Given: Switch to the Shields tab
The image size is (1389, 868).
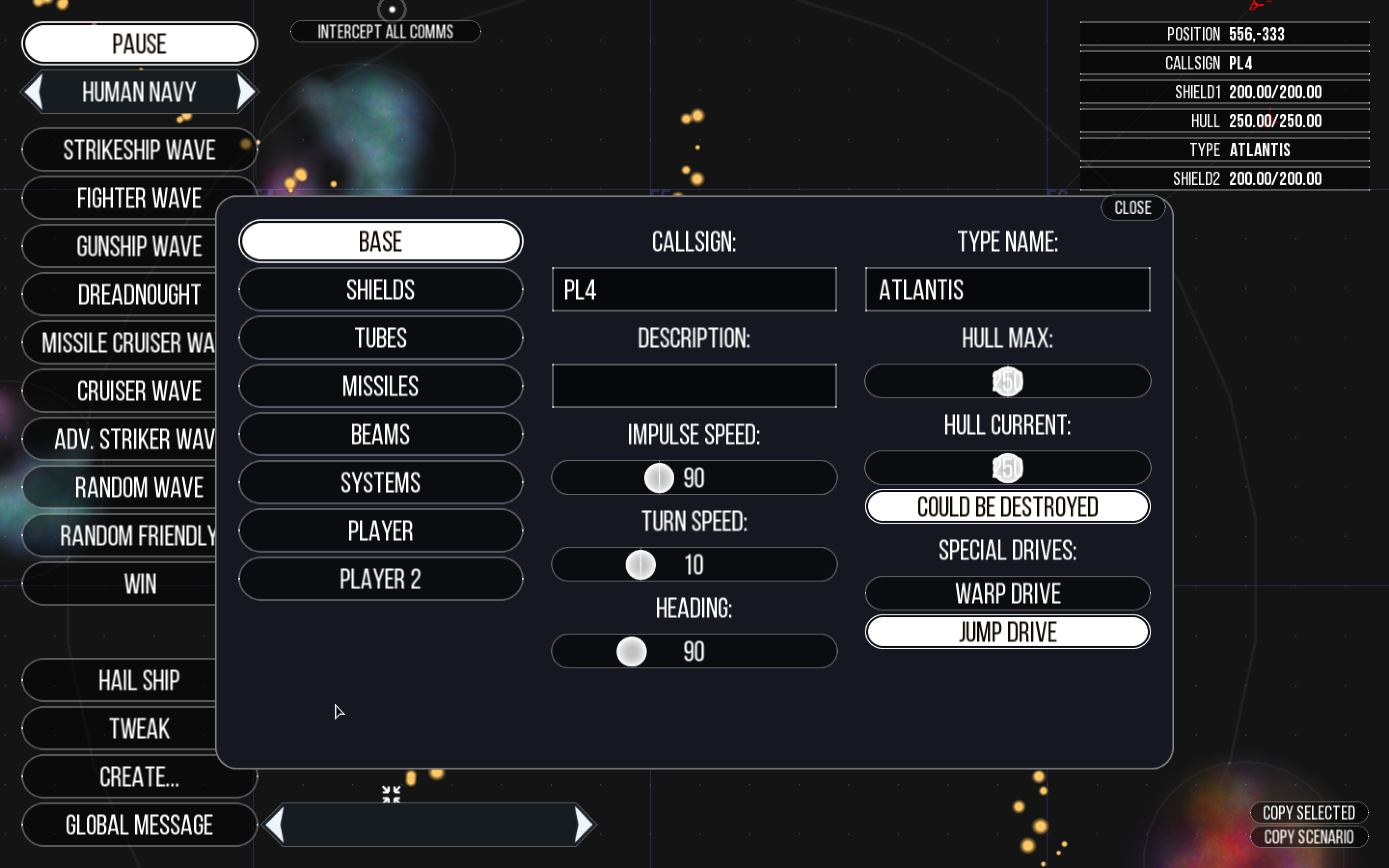Looking at the screenshot, I should [x=381, y=290].
